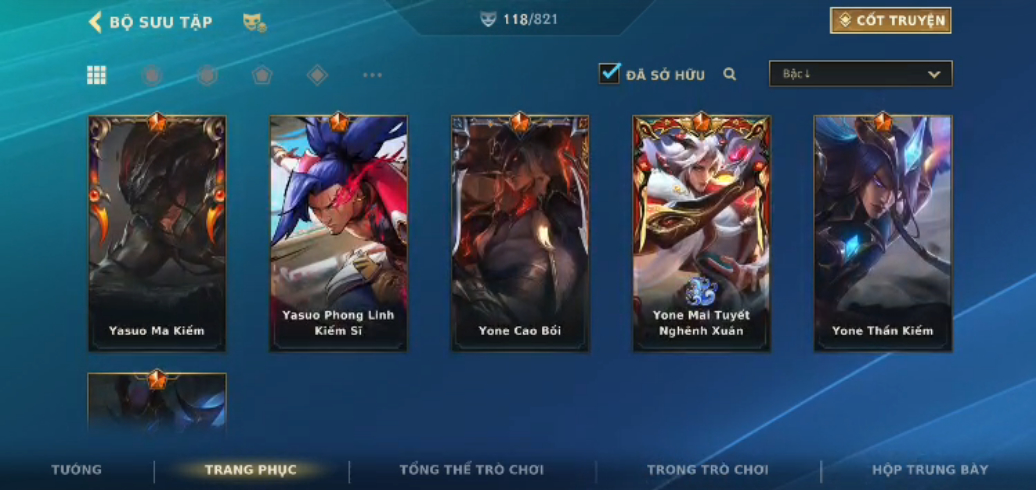Viewport: 1036px width, 490px height.
Task: Go back from Bộ Sưu Tập
Action: point(96,22)
